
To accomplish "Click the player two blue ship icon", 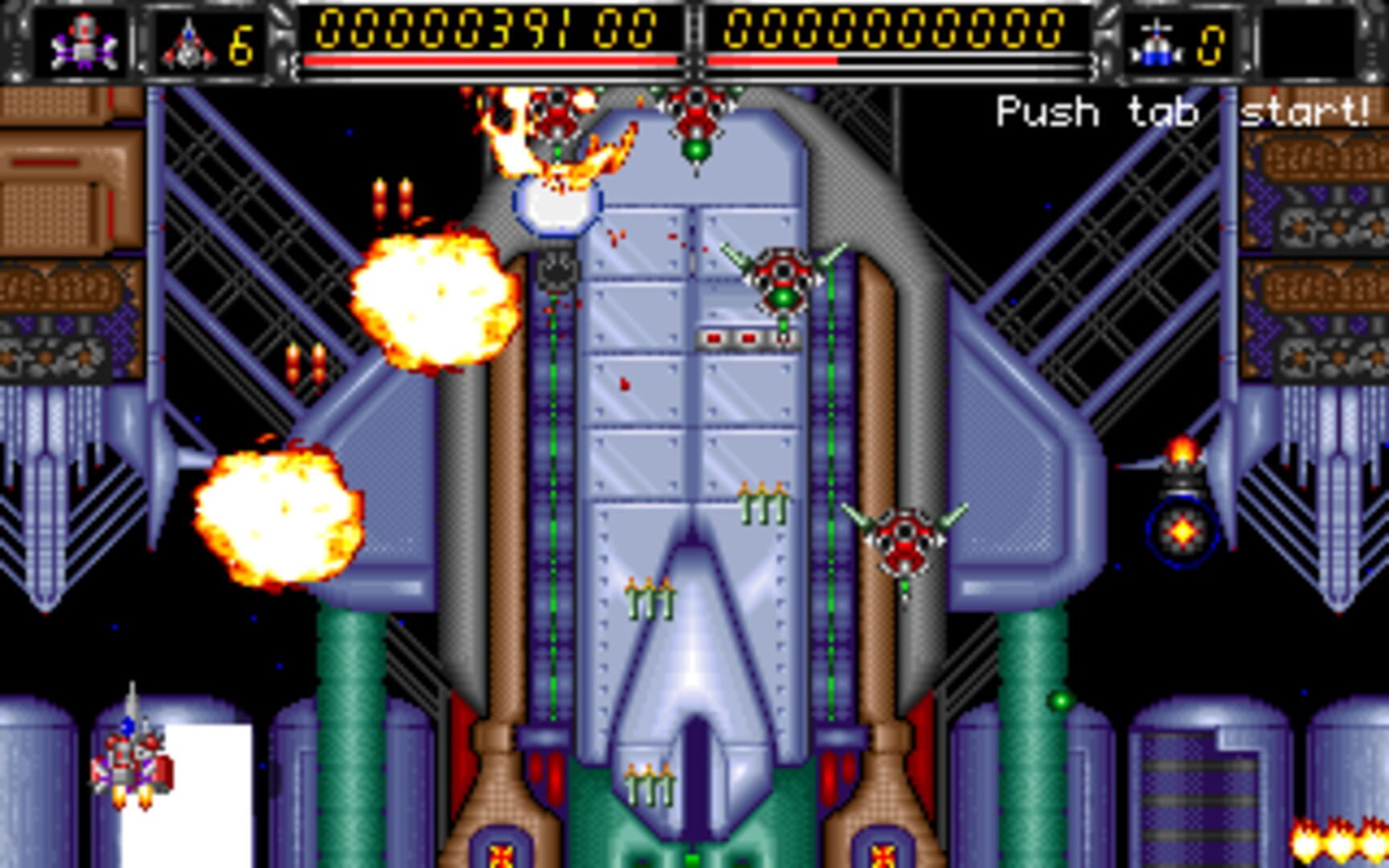I will click(1156, 44).
